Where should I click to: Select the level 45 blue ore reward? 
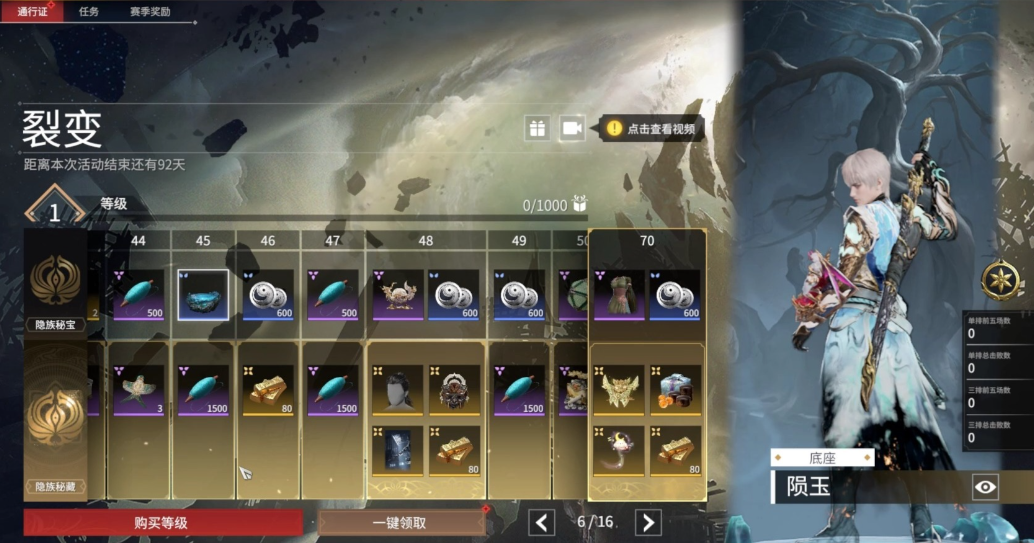coord(203,295)
